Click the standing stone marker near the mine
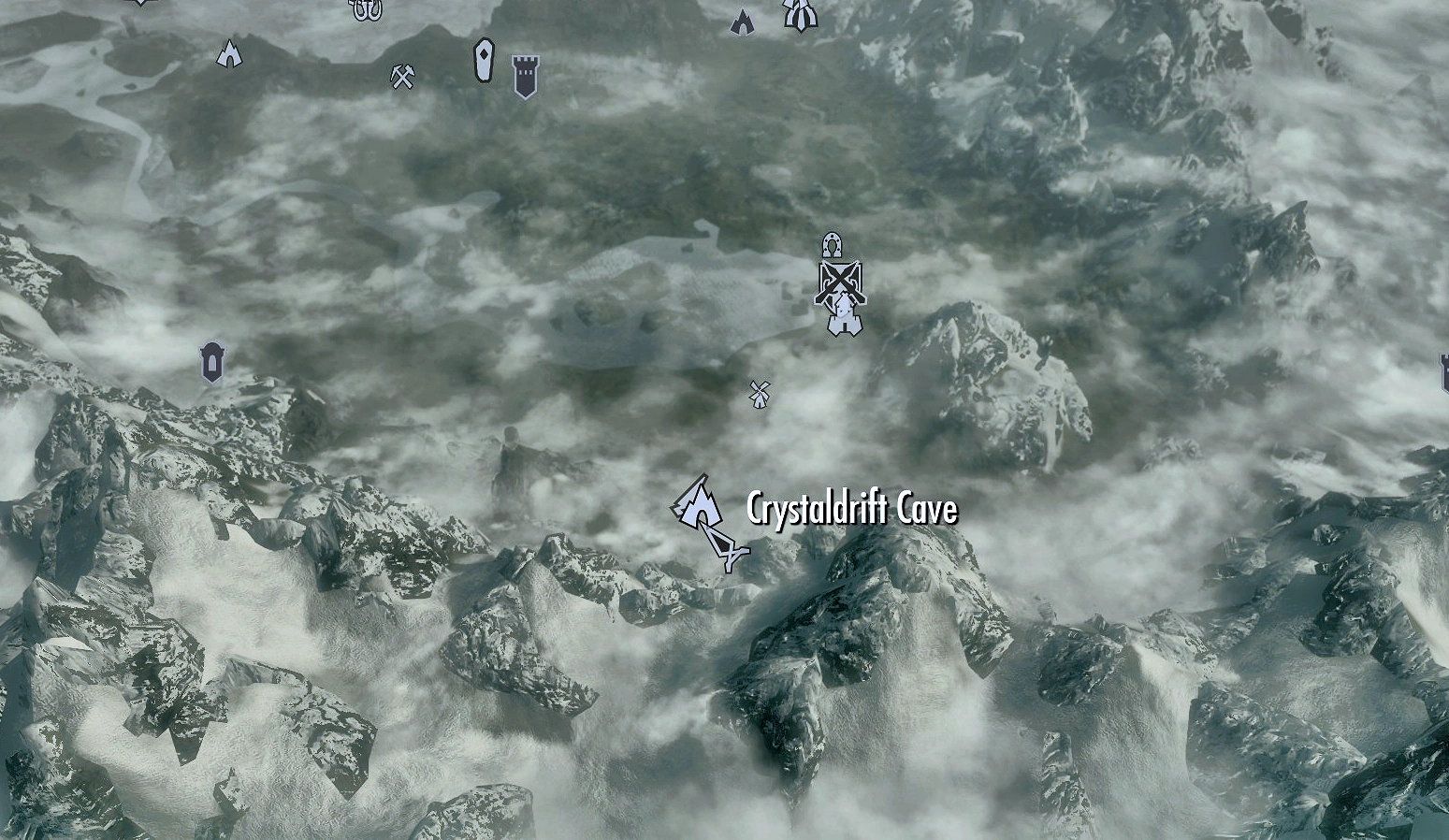The width and height of the screenshot is (1449, 840). pos(485,58)
